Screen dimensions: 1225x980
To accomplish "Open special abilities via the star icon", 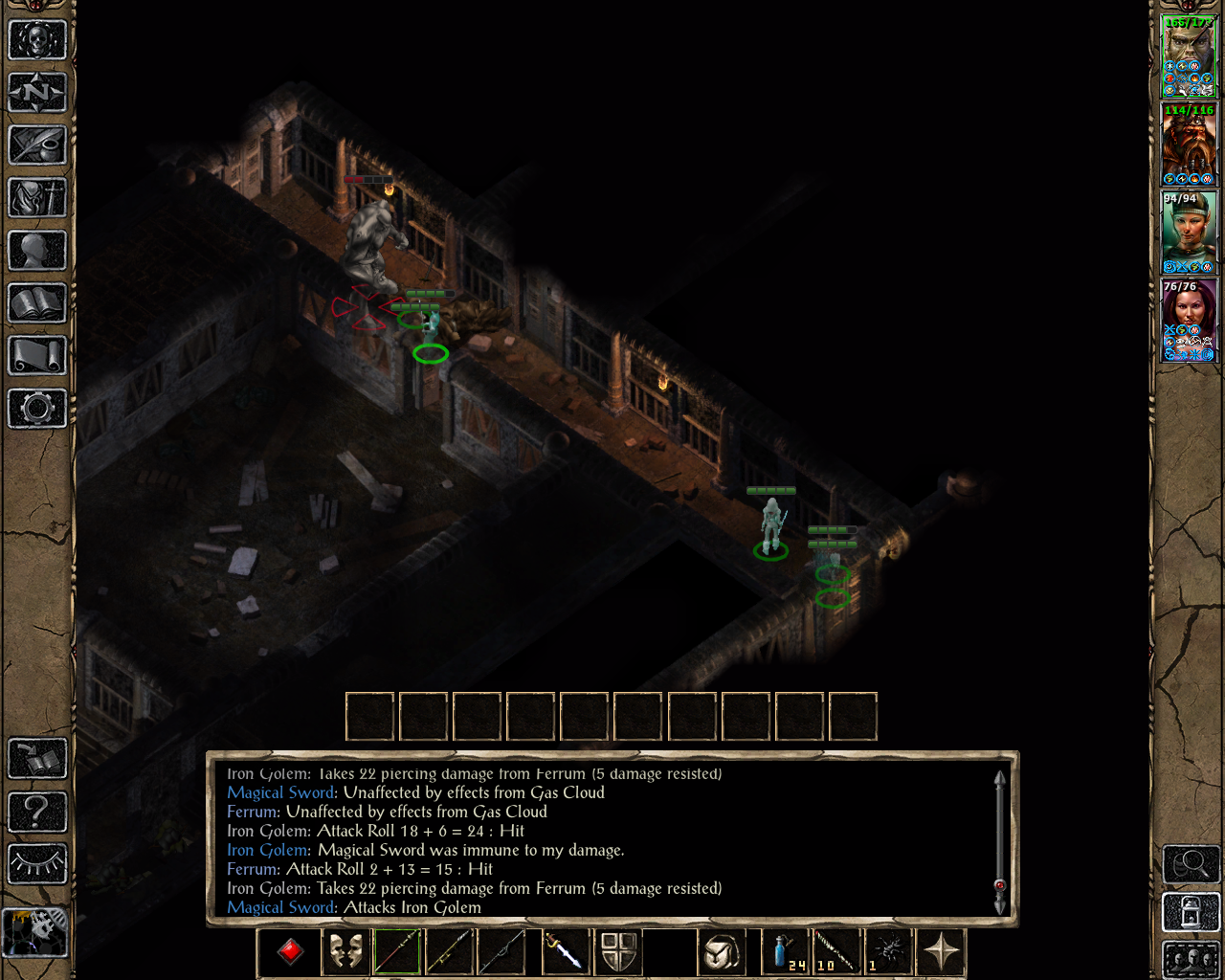I will coord(942,950).
